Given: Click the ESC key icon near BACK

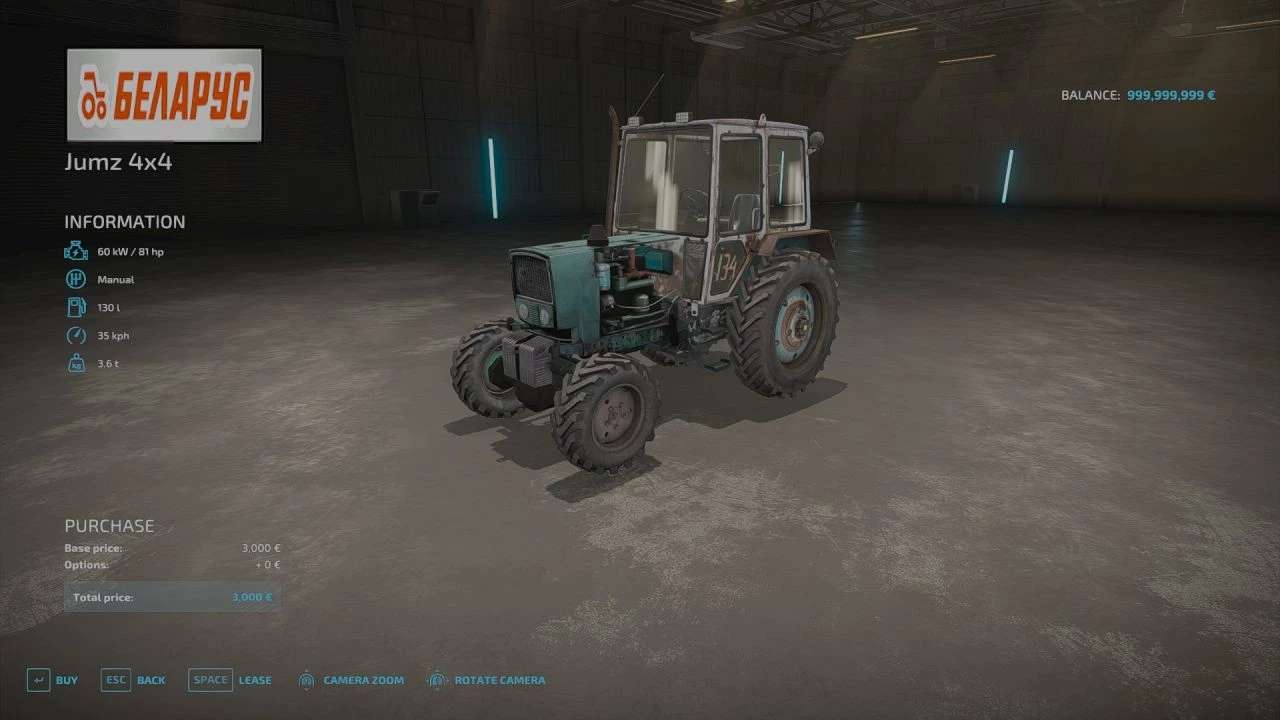Looking at the screenshot, I should click(114, 679).
